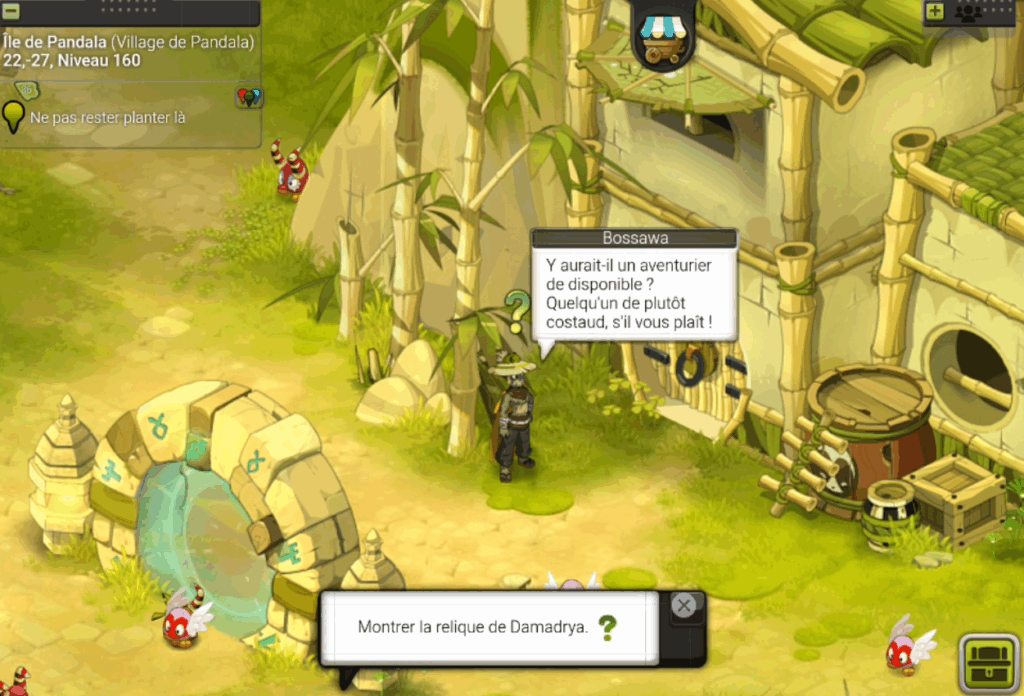1024x696 pixels.
Task: Select quest "Ne pas rester planter là"
Action: tap(108, 118)
